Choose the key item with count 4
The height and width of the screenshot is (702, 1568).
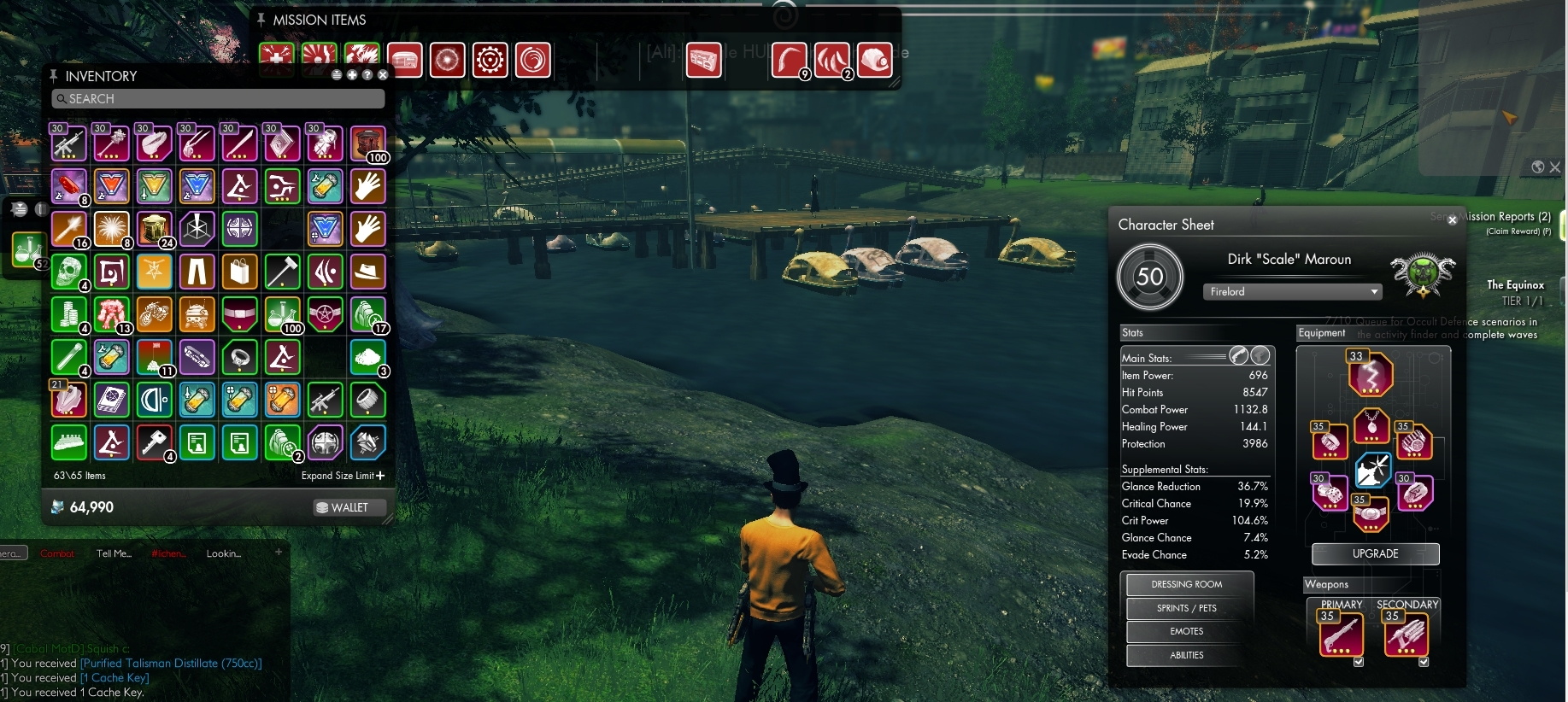[x=154, y=442]
